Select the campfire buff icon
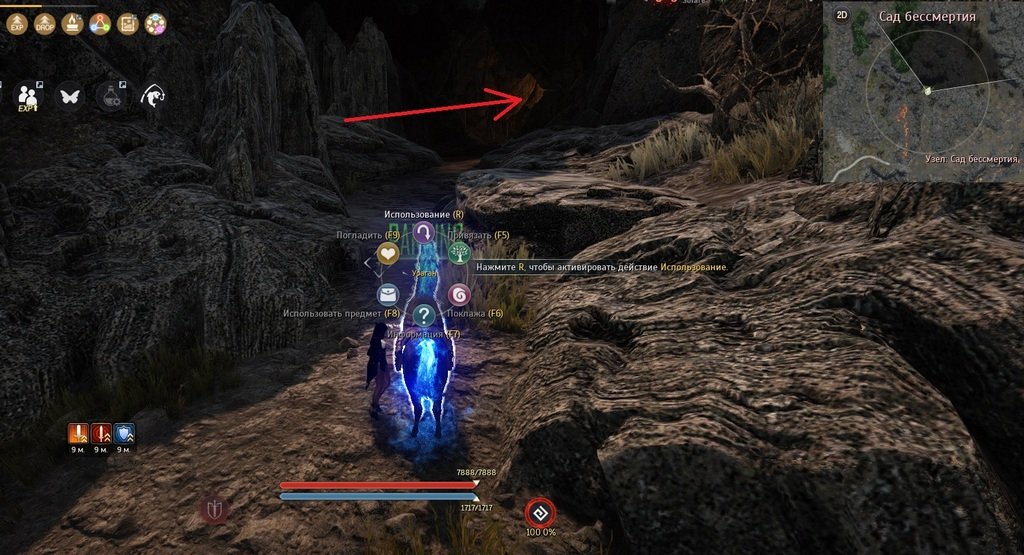1024x555 pixels. [x=72, y=24]
